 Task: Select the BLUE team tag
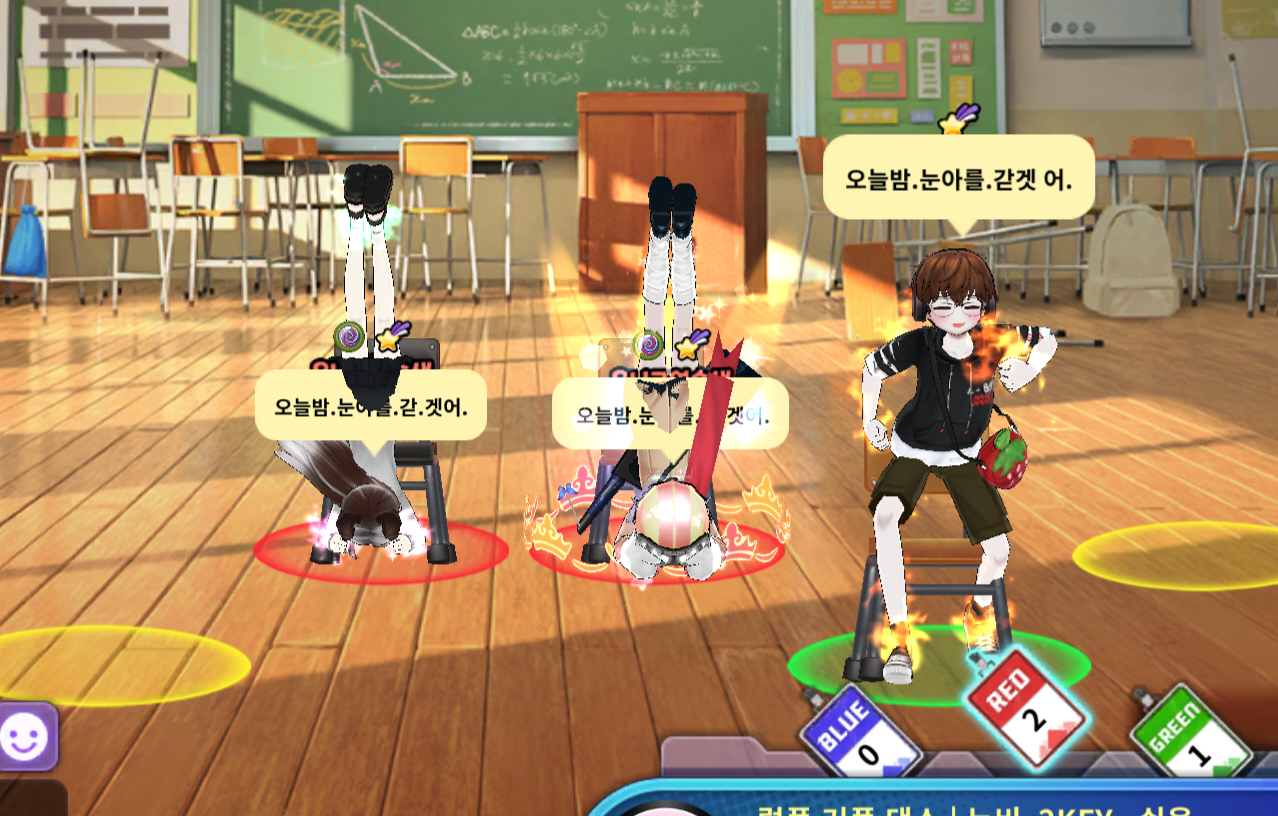[859, 732]
